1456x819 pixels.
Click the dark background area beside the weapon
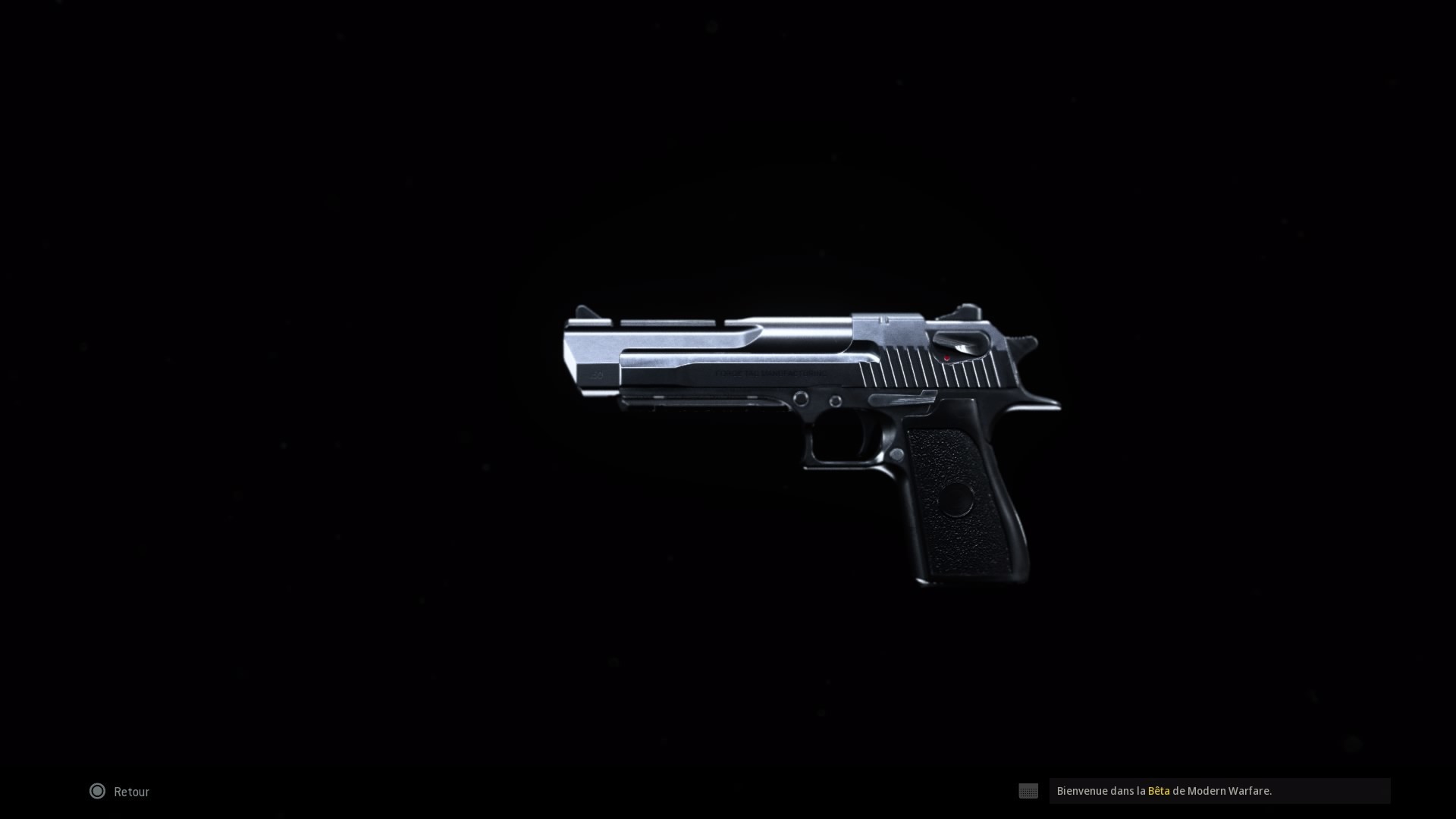click(303, 379)
